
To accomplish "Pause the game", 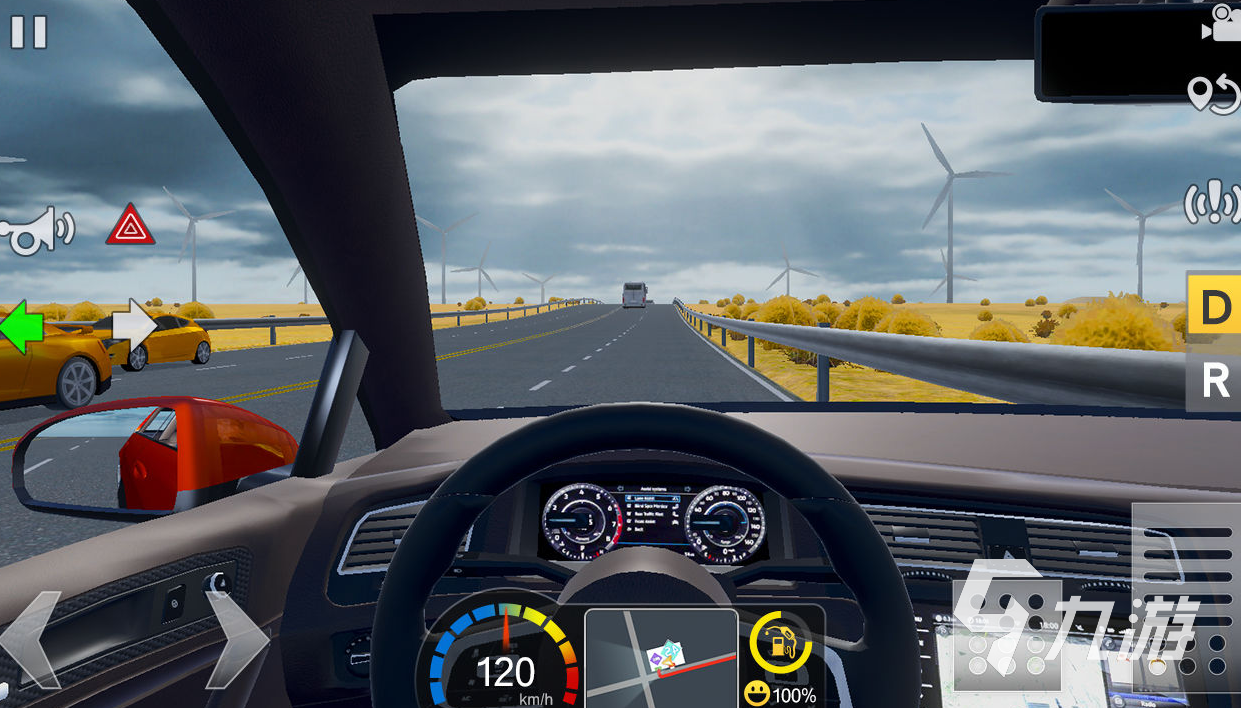I will coord(28,32).
